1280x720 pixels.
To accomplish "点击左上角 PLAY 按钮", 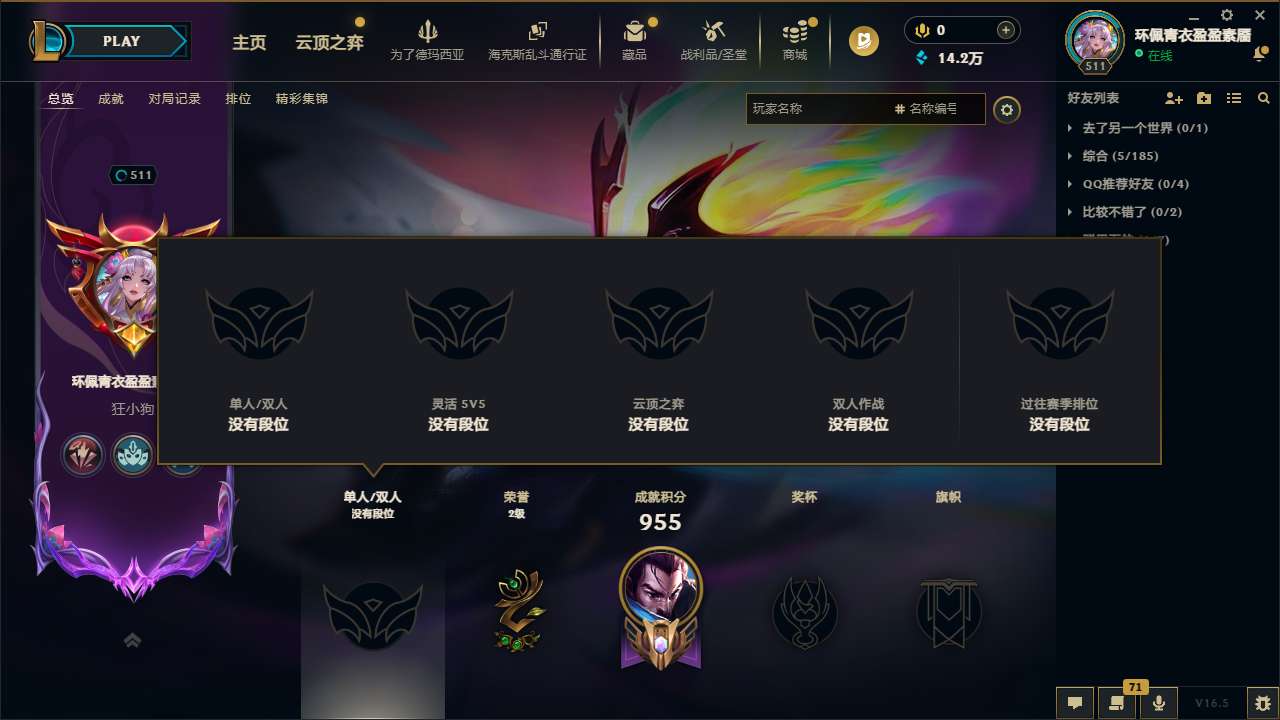I will pos(122,41).
